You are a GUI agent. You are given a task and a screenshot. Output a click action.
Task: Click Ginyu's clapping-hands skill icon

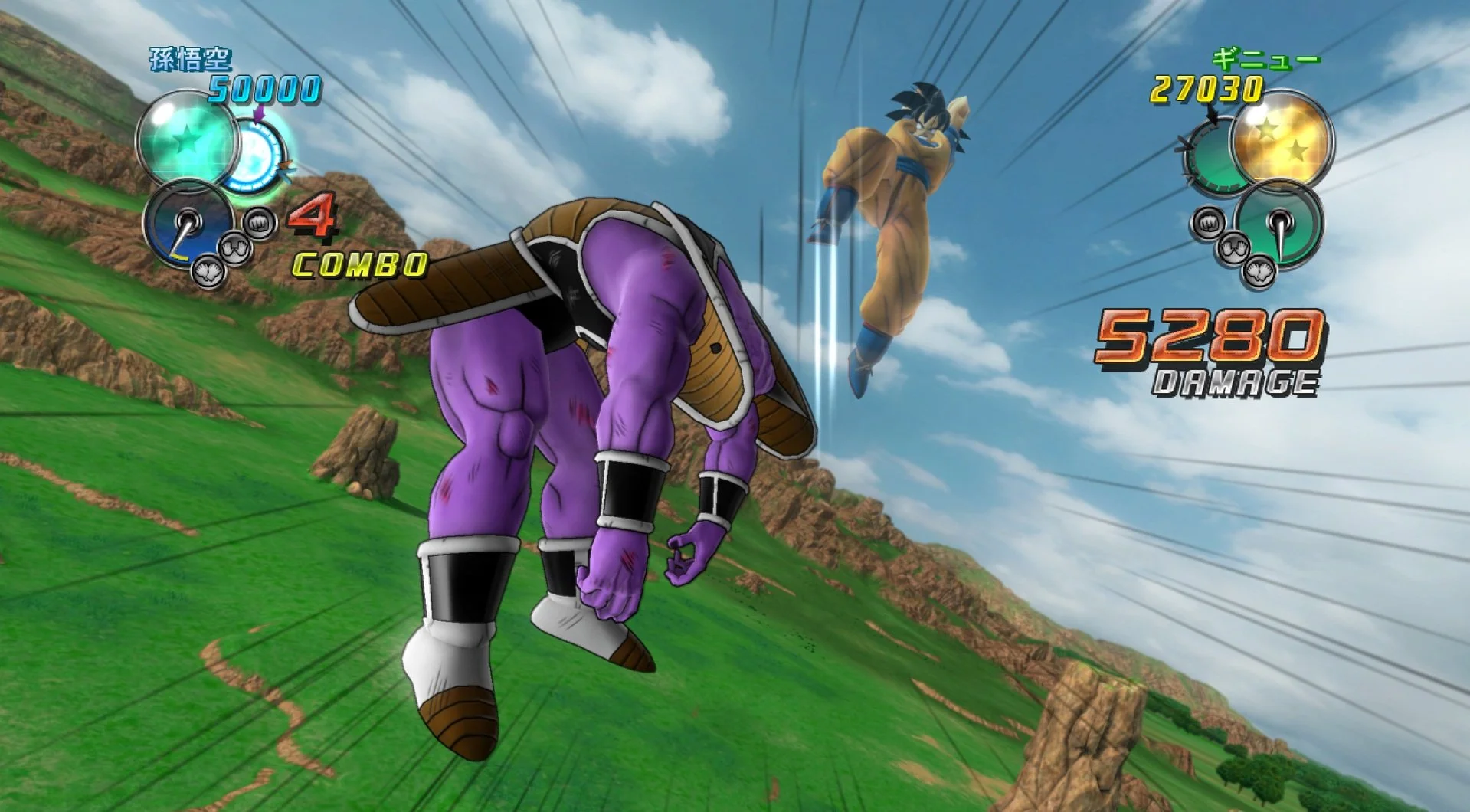[1259, 273]
